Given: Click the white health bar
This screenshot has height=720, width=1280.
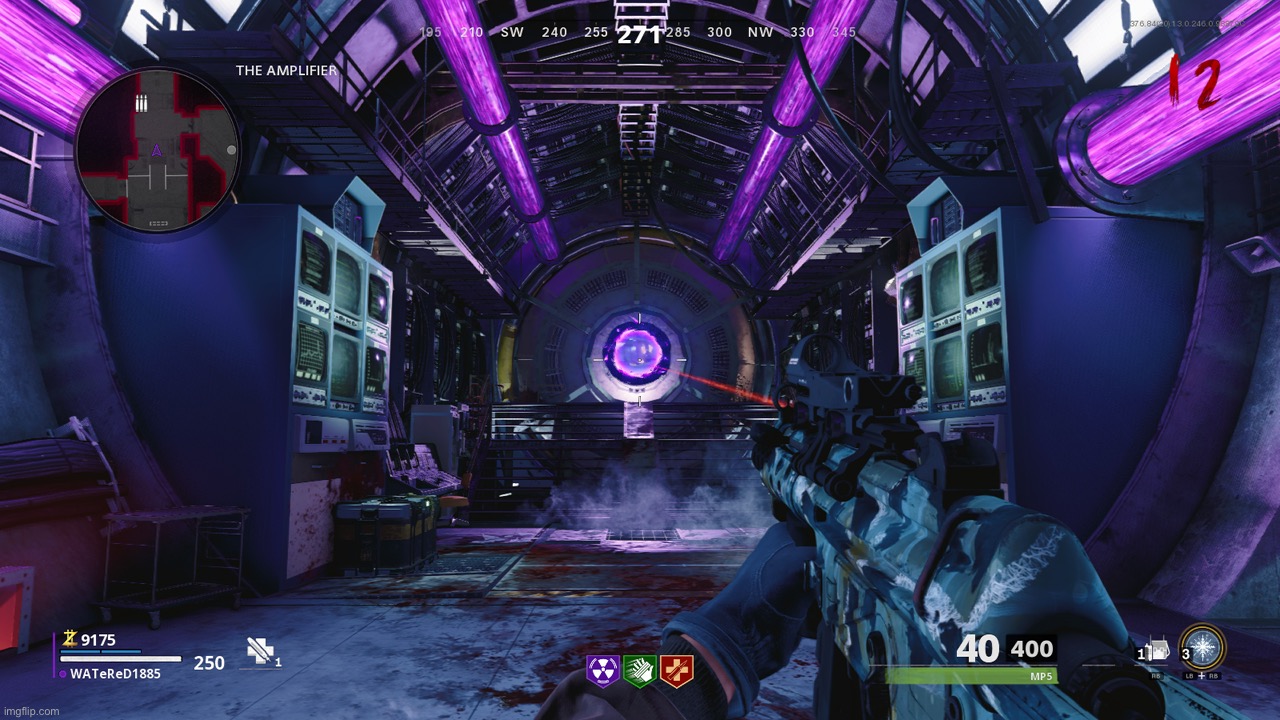Looking at the screenshot, I should pos(120,660).
